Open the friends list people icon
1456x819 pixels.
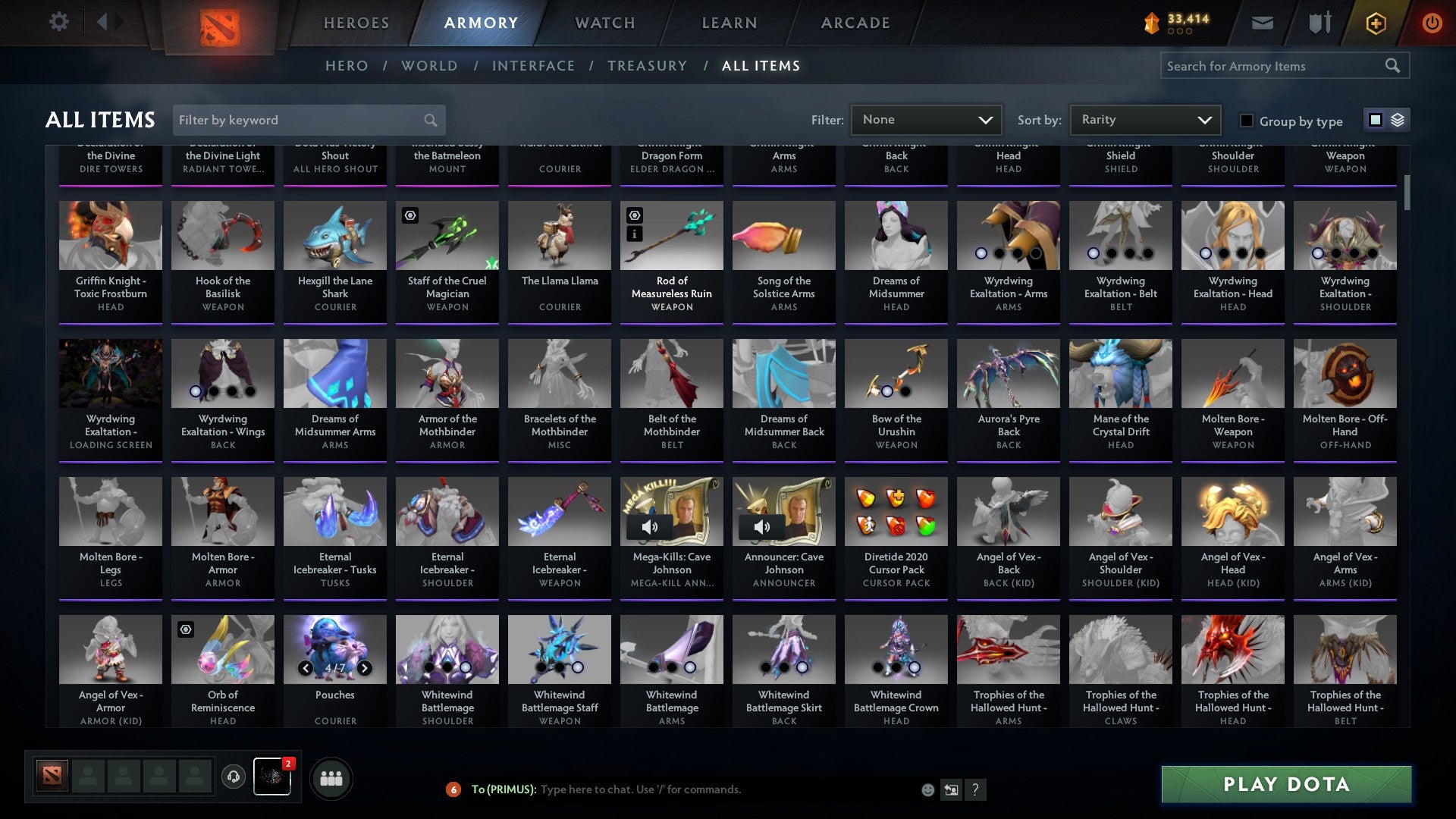click(330, 777)
